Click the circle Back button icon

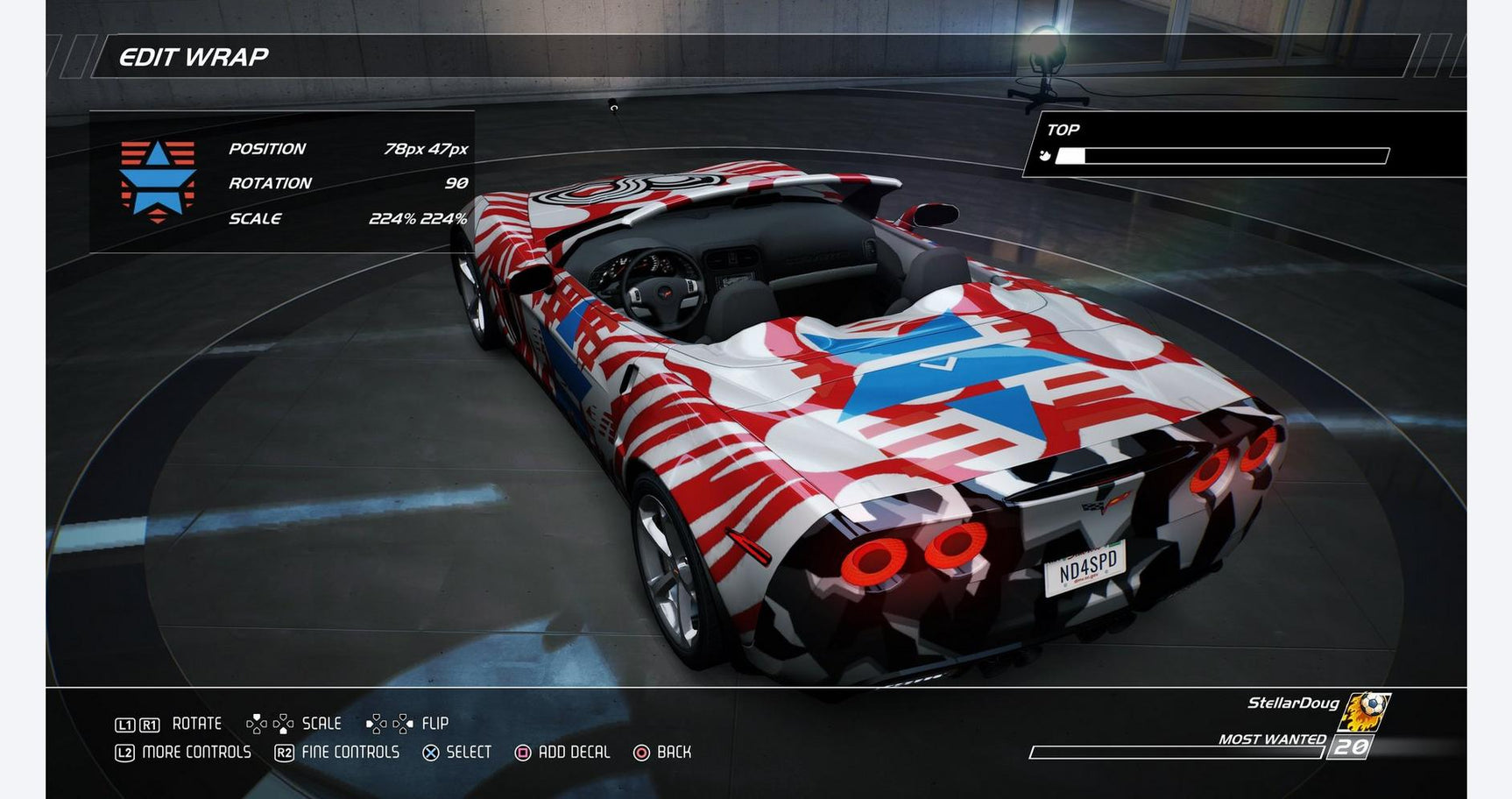pyautogui.click(x=641, y=752)
